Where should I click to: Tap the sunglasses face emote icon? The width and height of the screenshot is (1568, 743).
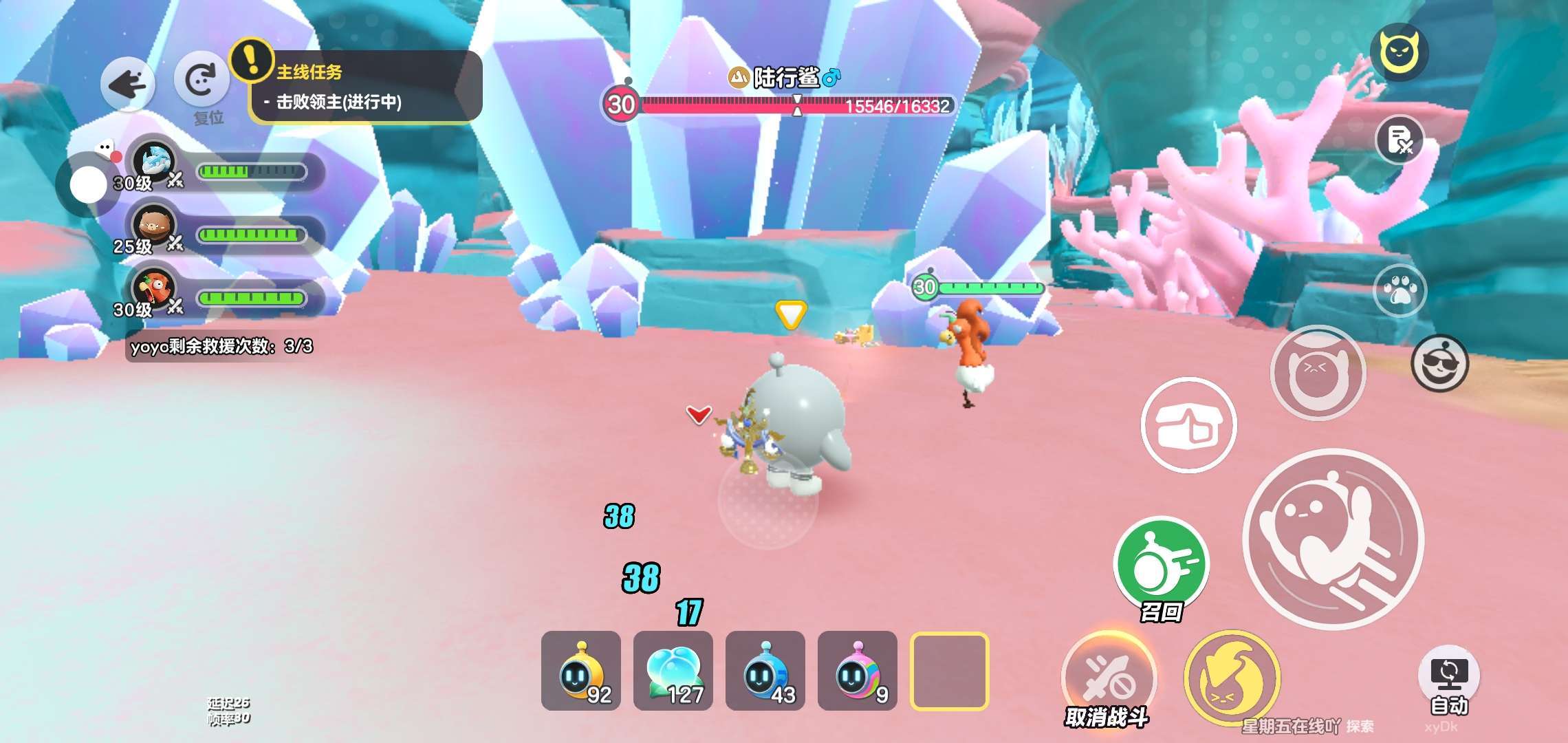[x=1439, y=364]
